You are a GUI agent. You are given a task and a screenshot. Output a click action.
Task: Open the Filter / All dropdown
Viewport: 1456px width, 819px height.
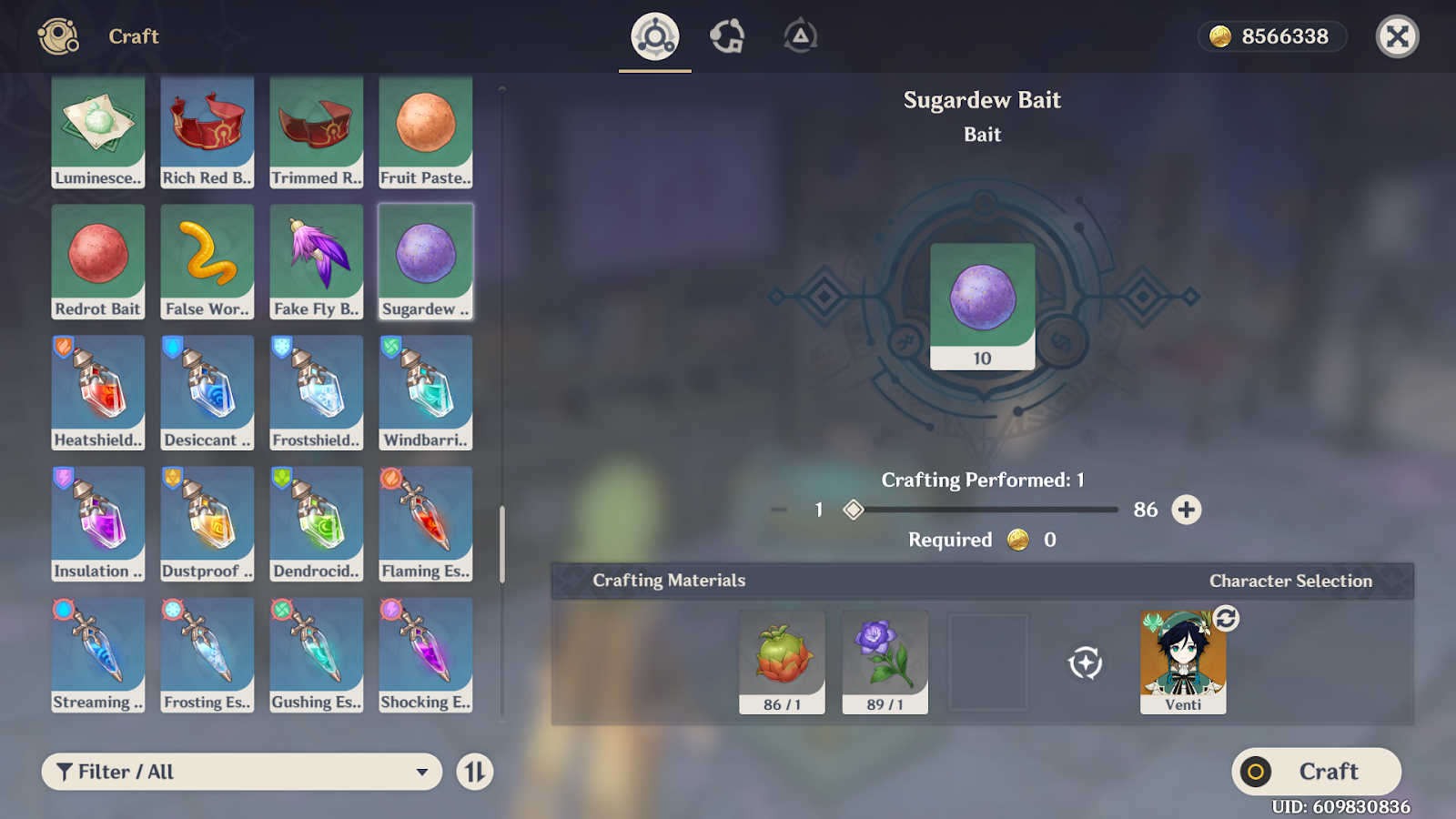point(242,772)
